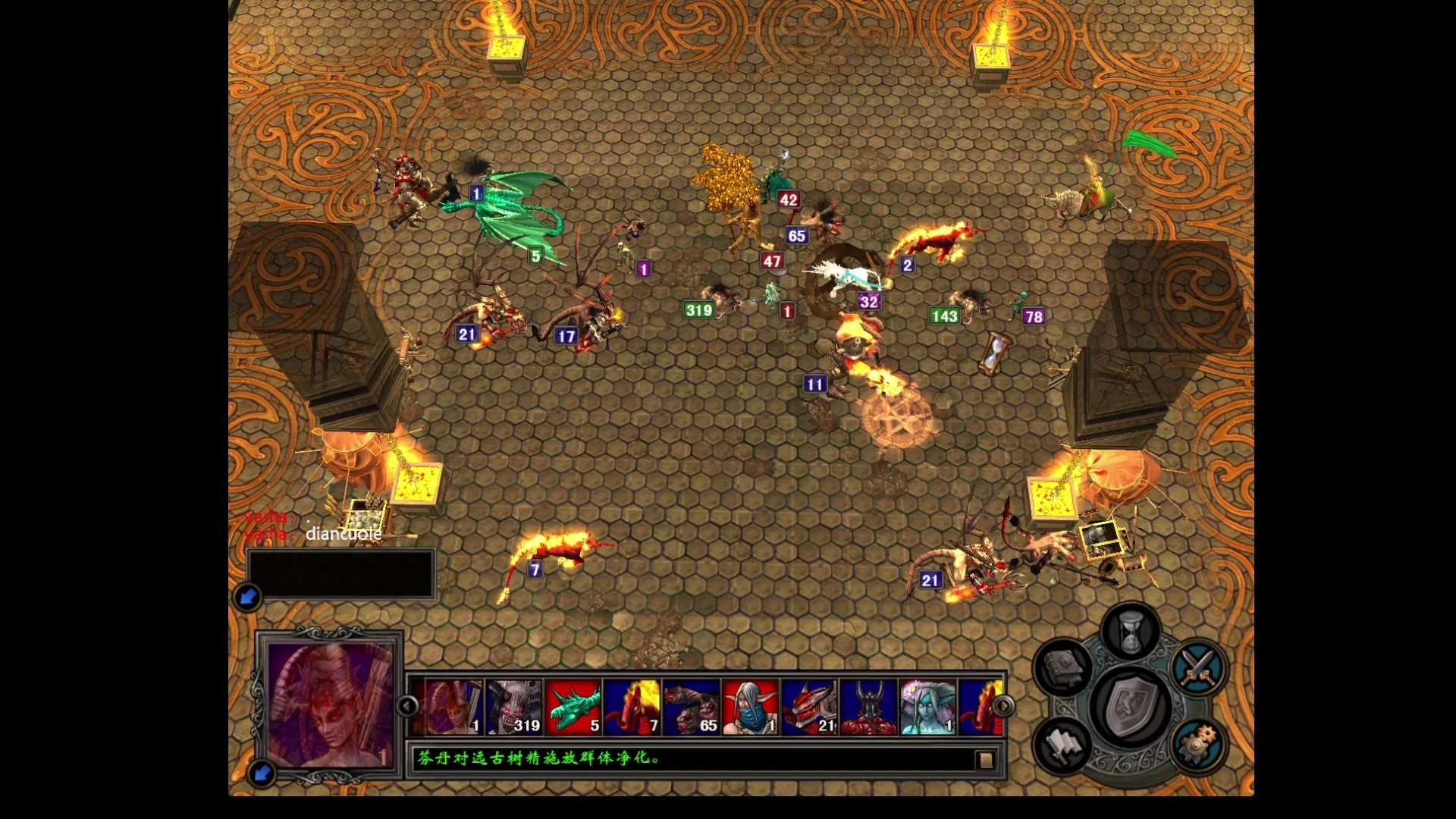Click the hourglass Wait button

tap(1130, 632)
